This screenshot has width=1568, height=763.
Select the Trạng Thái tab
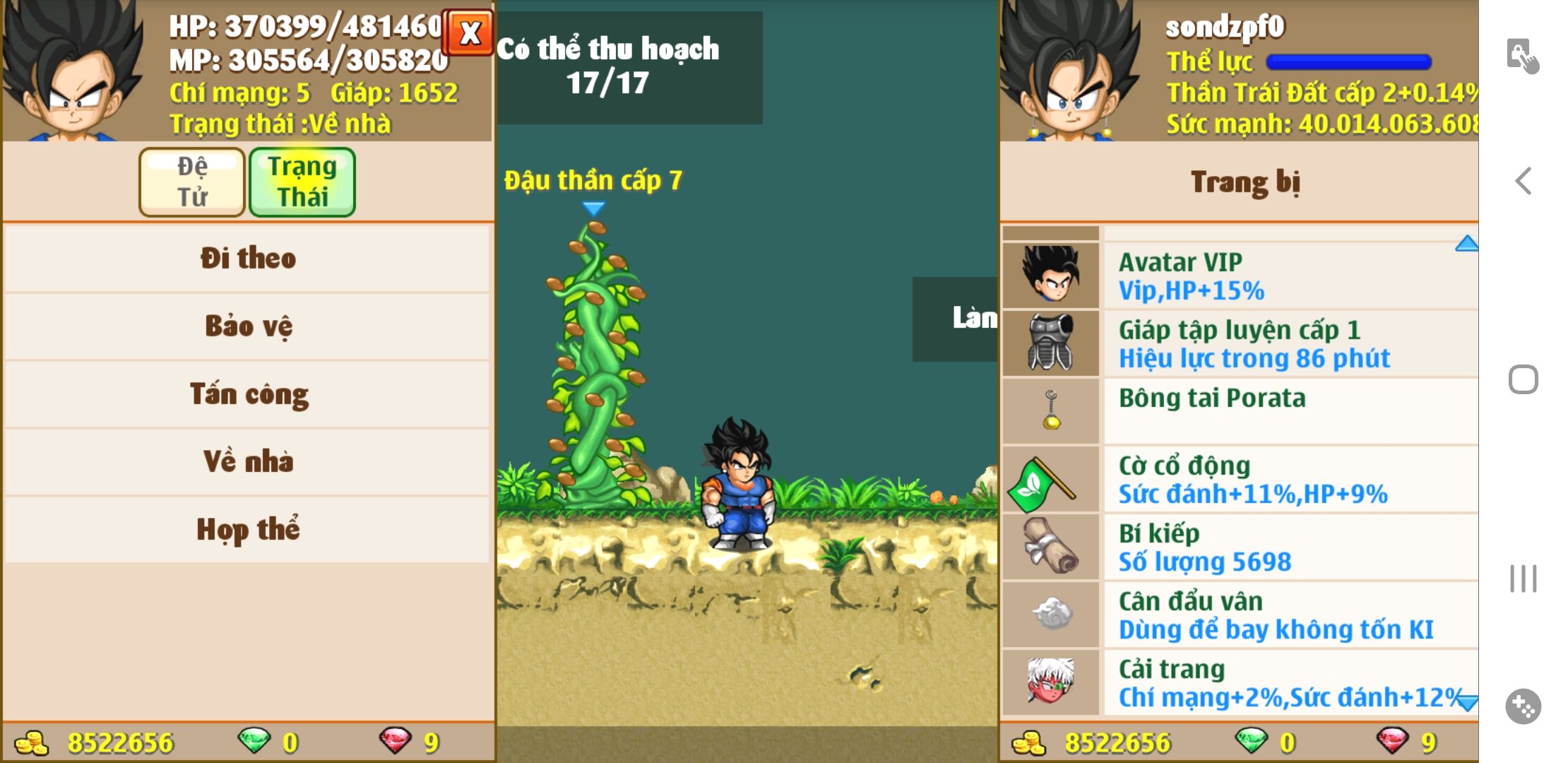[302, 182]
